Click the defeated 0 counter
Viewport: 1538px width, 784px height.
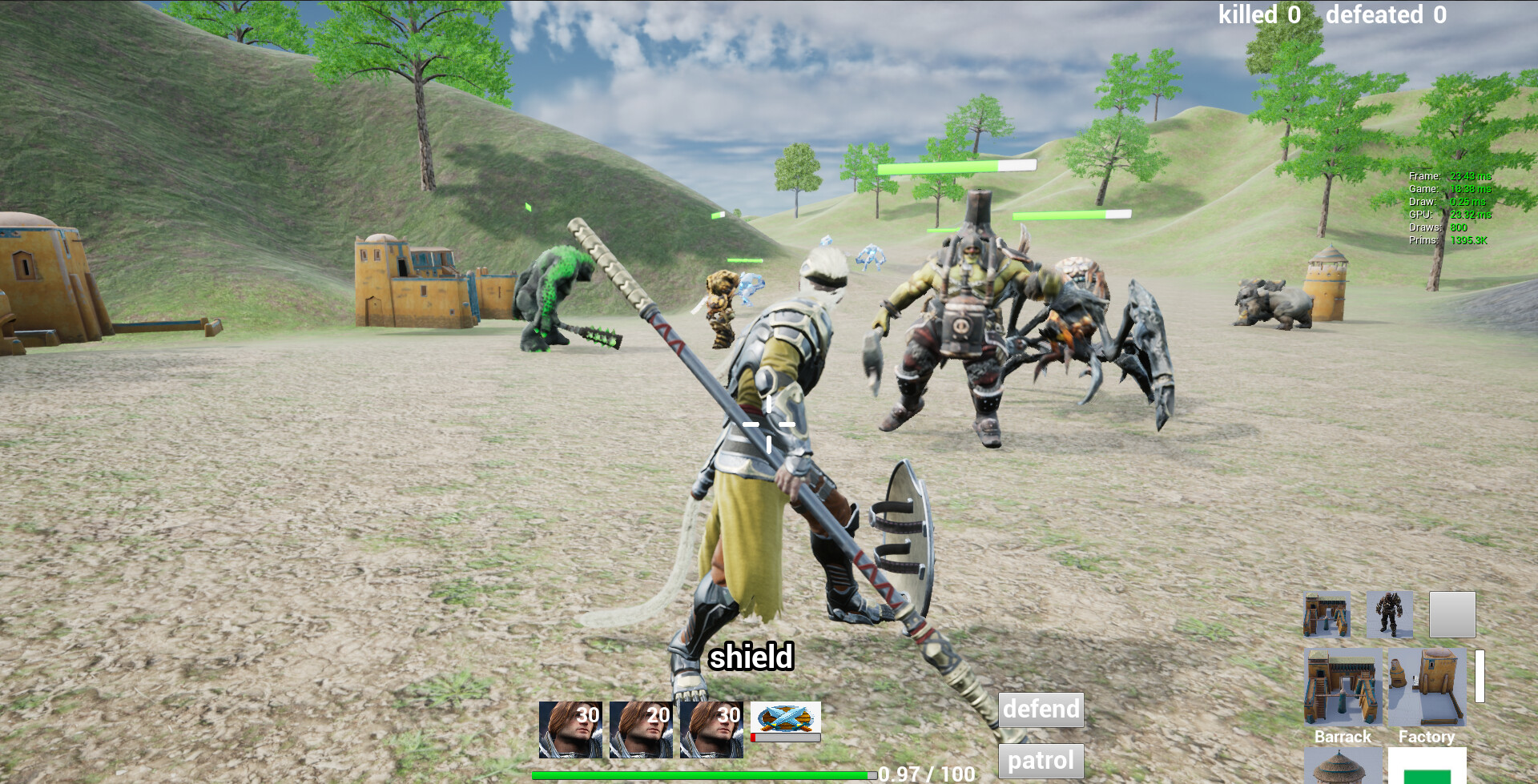point(1385,14)
